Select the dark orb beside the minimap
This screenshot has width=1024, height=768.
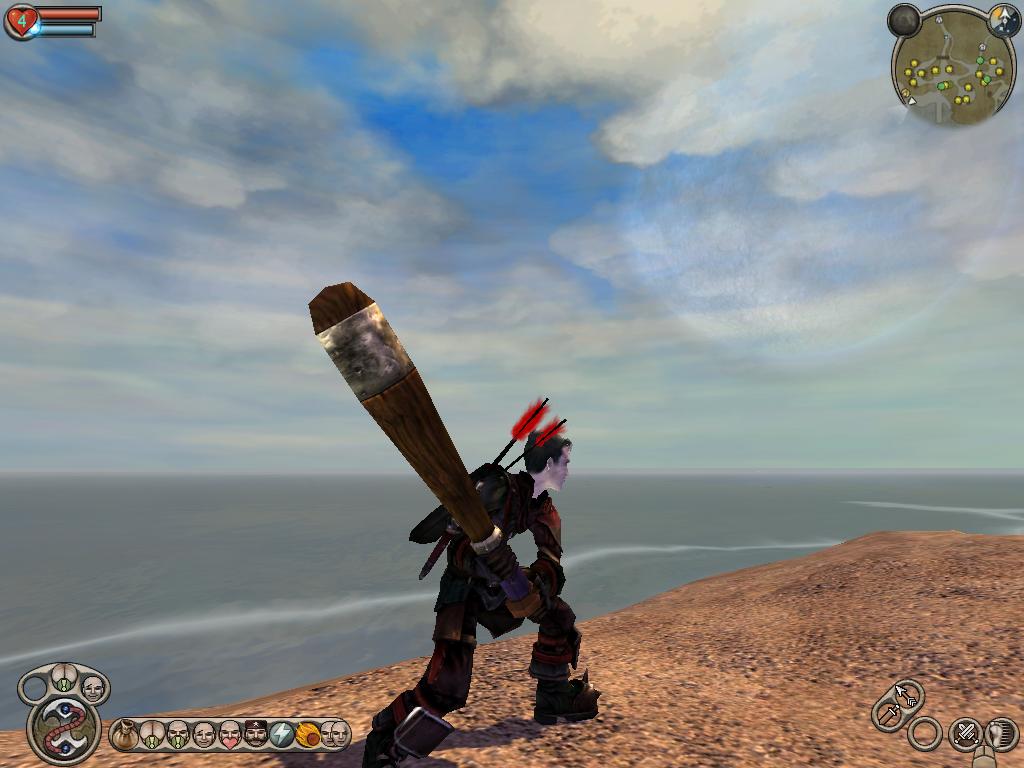905,20
